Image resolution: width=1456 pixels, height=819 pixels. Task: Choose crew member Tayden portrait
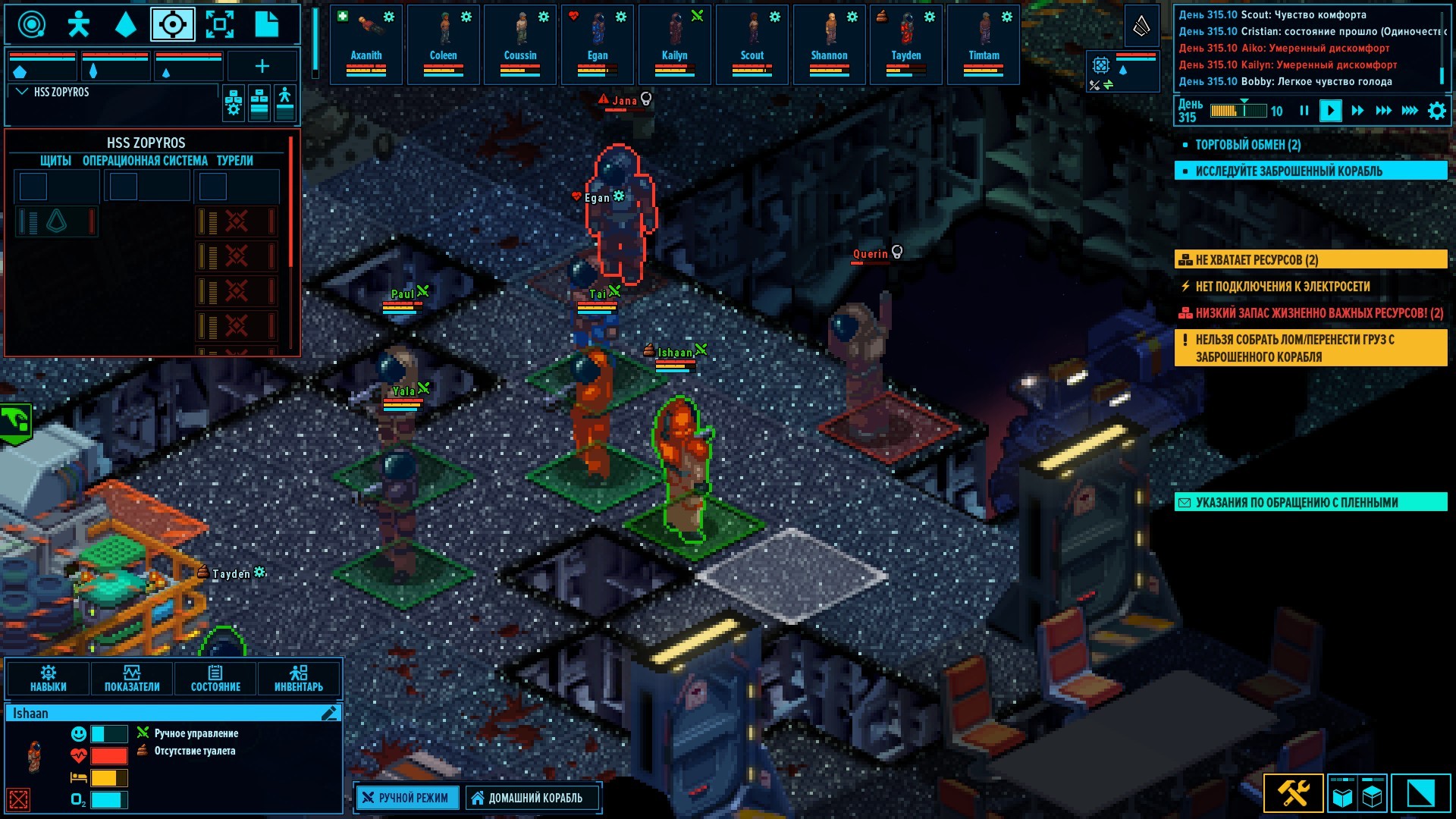(x=906, y=44)
